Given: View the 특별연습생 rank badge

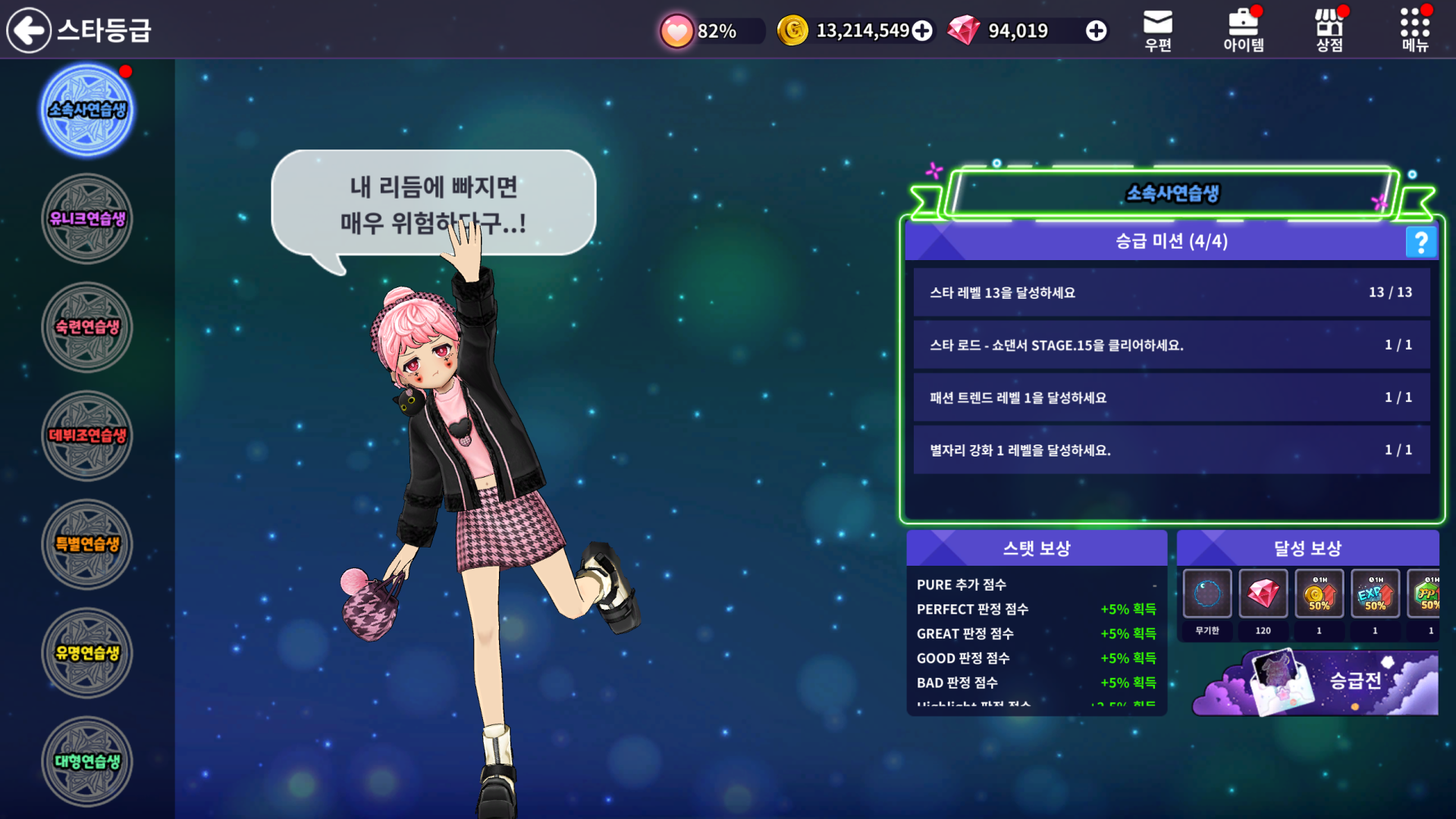Looking at the screenshot, I should (x=87, y=544).
